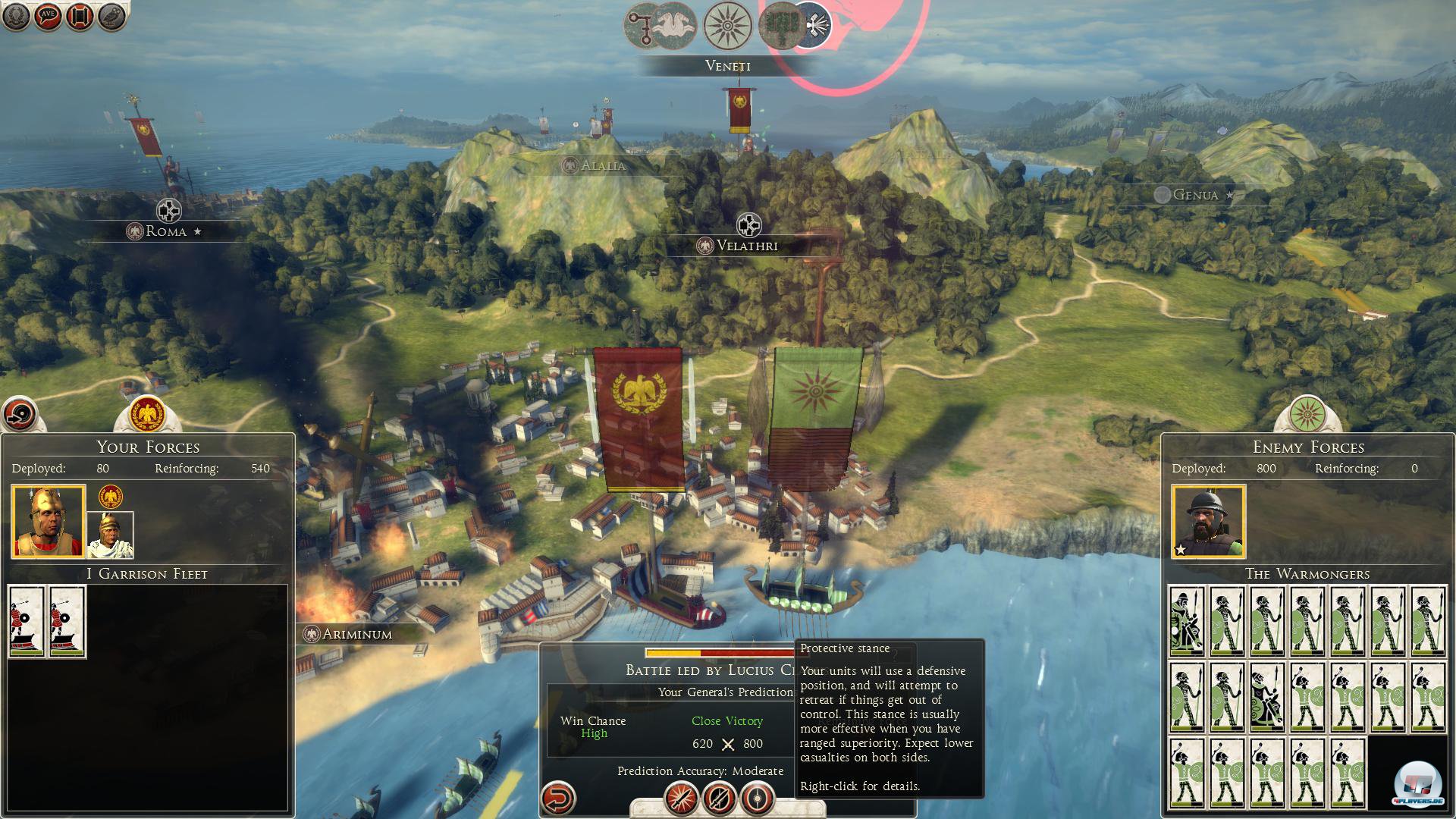The width and height of the screenshot is (1456, 819).
Task: Select the enemy's first unit card
Action: (x=1187, y=621)
